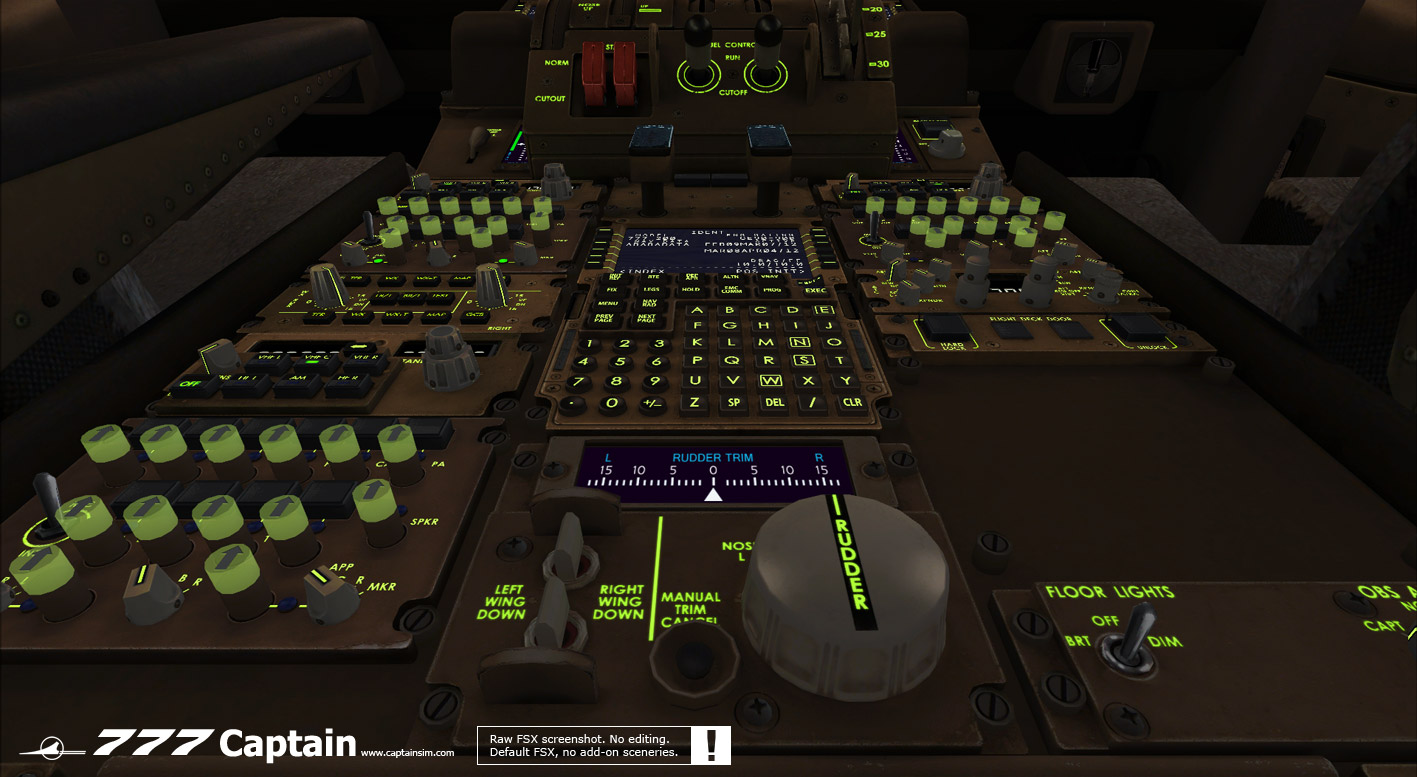Open the captainsim.com website link
1417x777 pixels.
pos(407,753)
